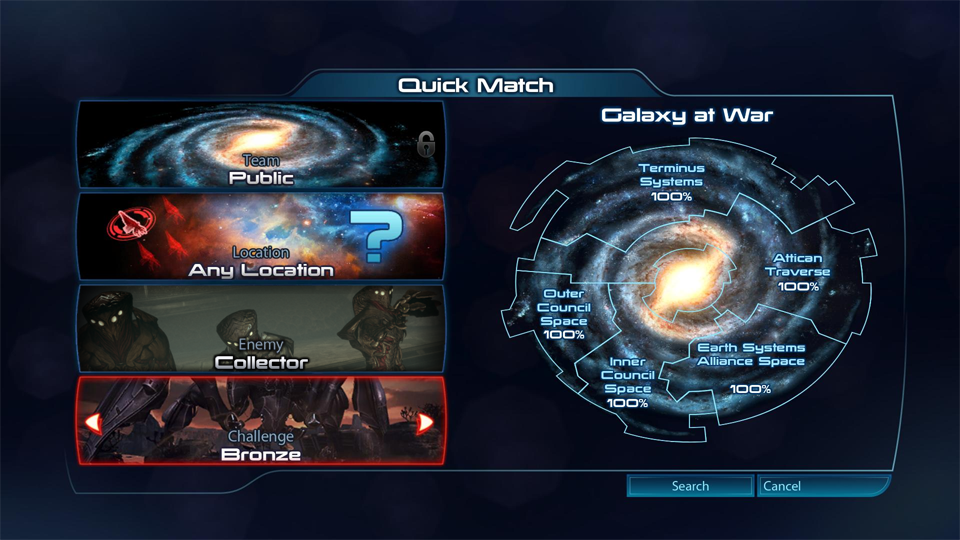
Task: Choose the Enemy Collector option
Action: click(260, 329)
